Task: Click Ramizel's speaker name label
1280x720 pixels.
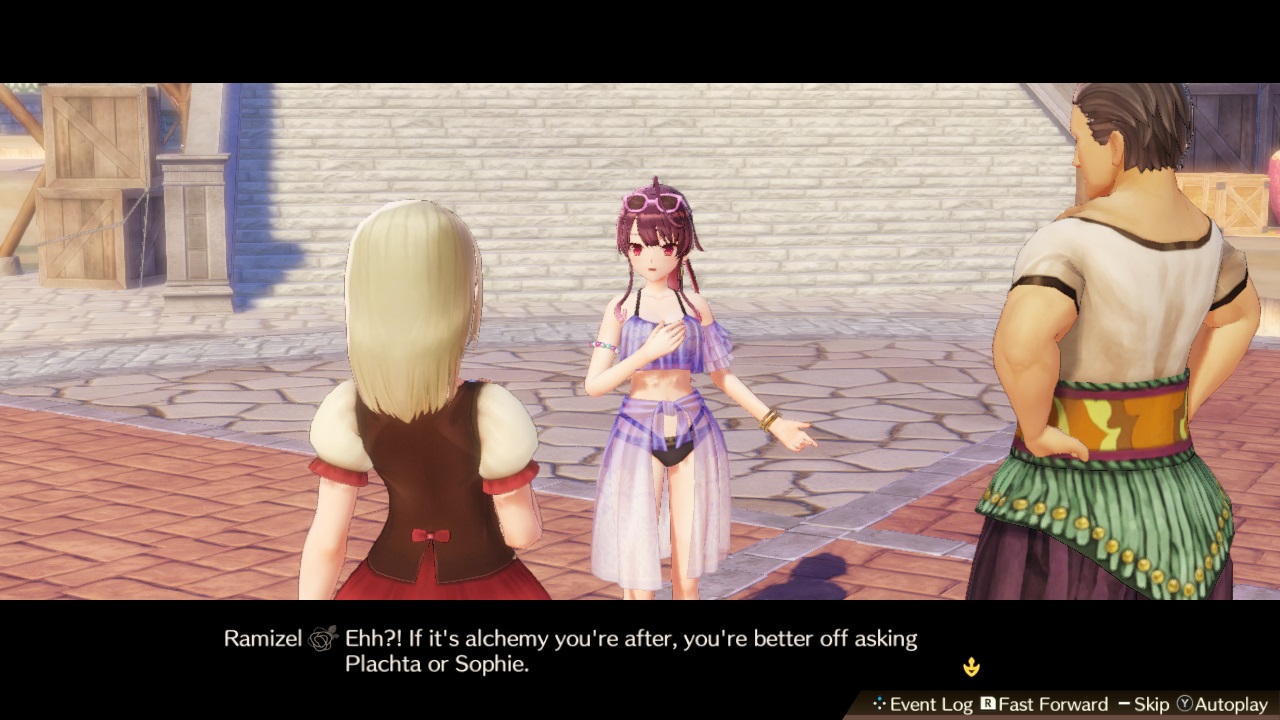Action: [x=262, y=638]
